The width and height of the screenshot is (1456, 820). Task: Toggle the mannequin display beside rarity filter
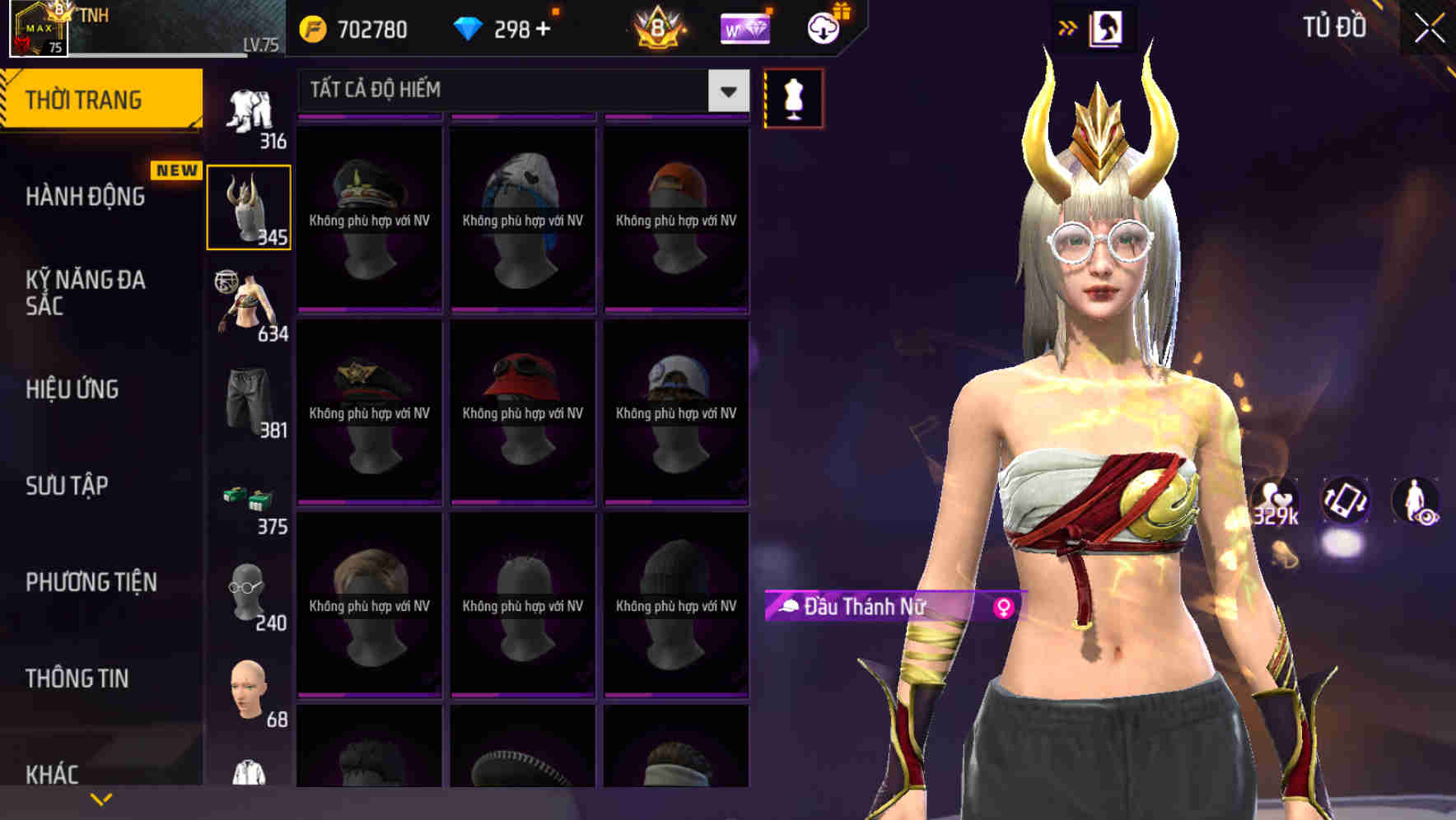click(793, 97)
